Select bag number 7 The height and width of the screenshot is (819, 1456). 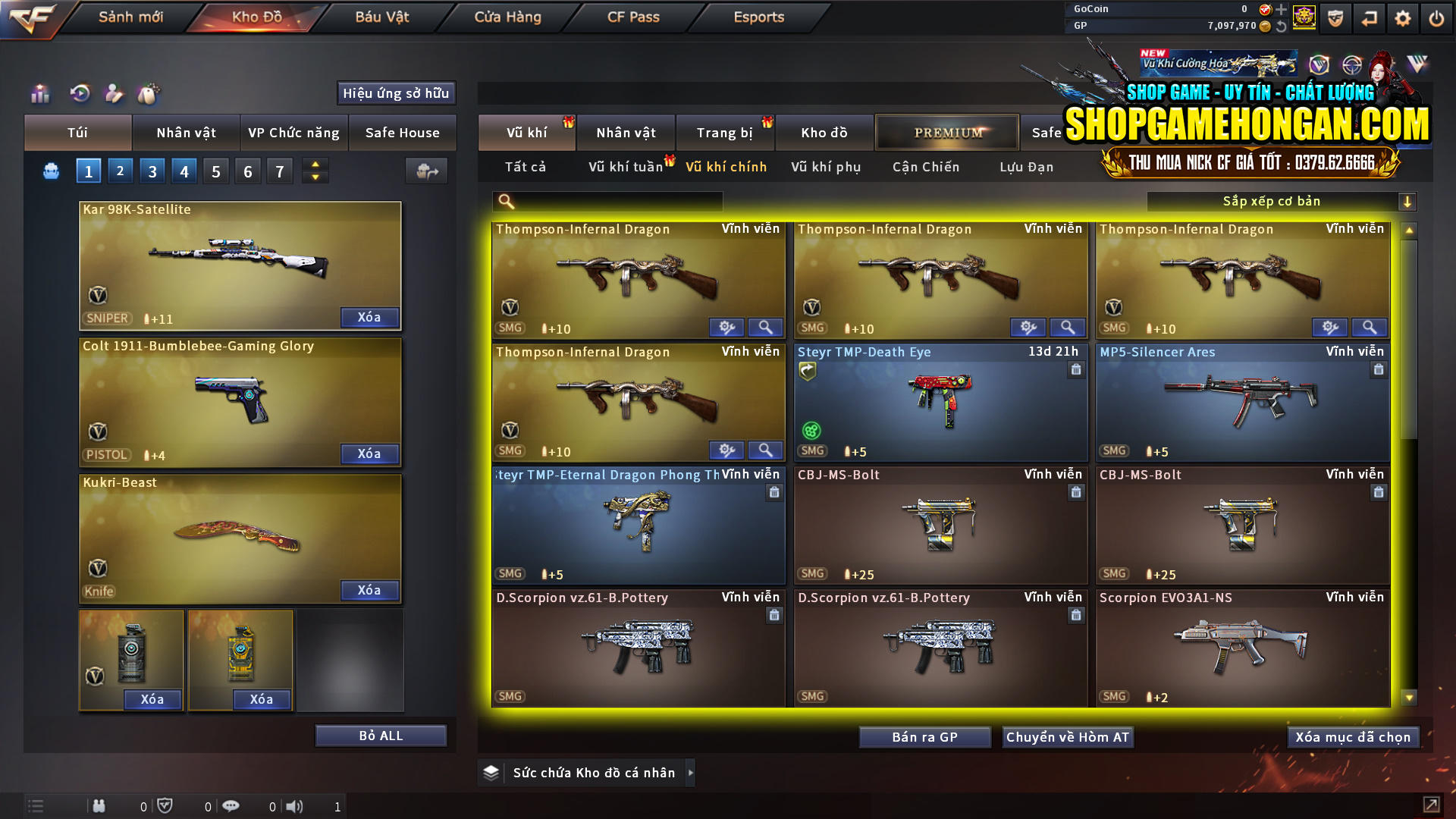[279, 171]
